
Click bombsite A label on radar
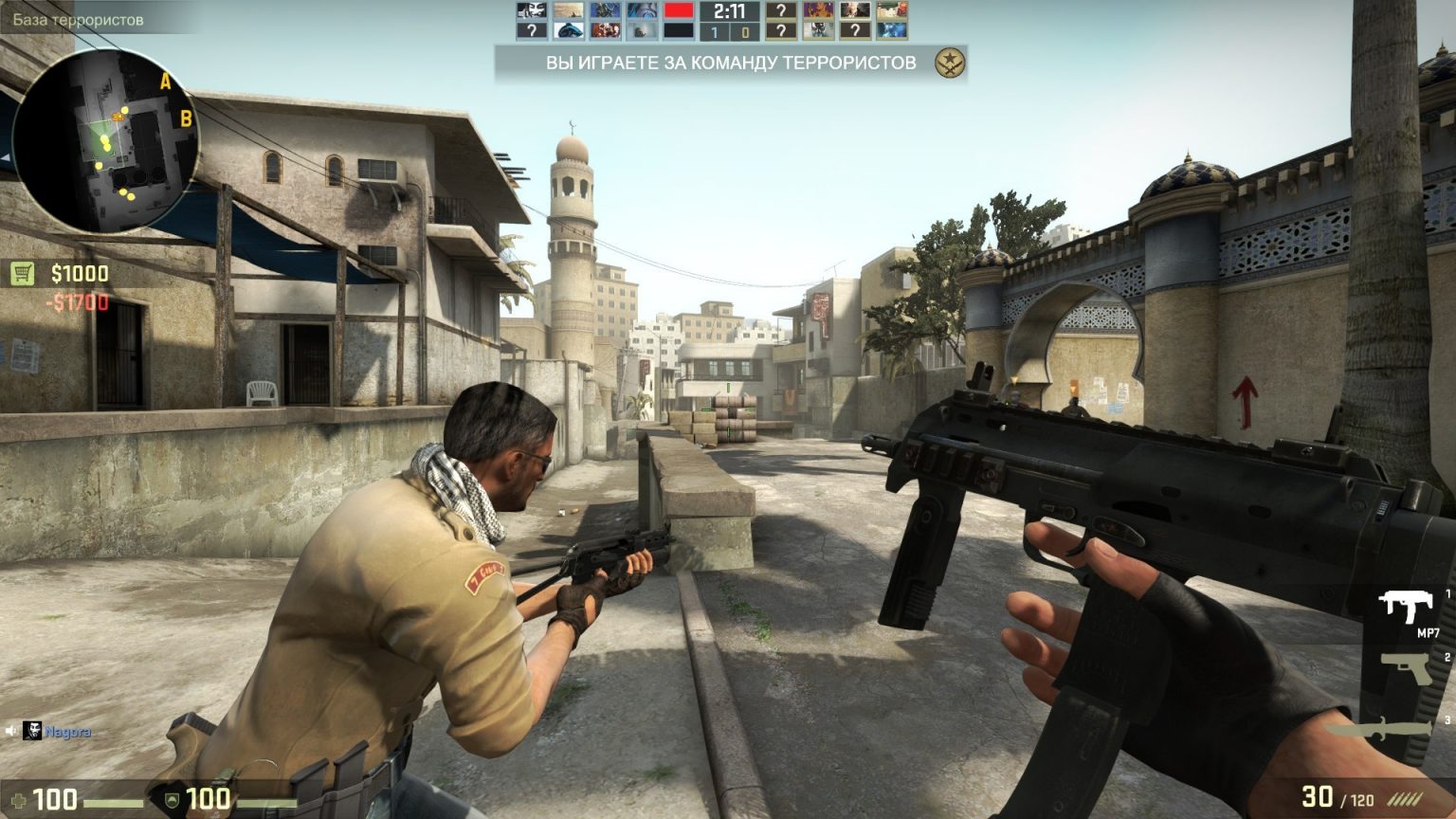(x=166, y=82)
